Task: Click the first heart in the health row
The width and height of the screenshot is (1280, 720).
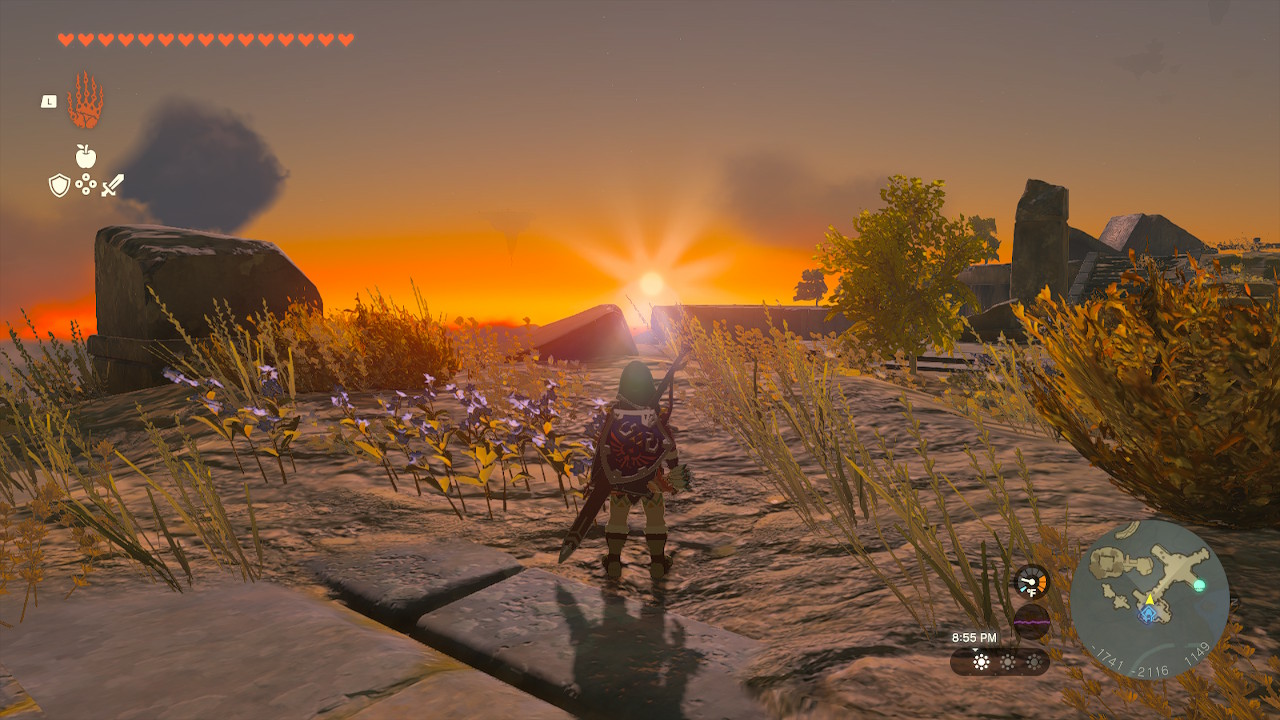Action: pos(66,39)
